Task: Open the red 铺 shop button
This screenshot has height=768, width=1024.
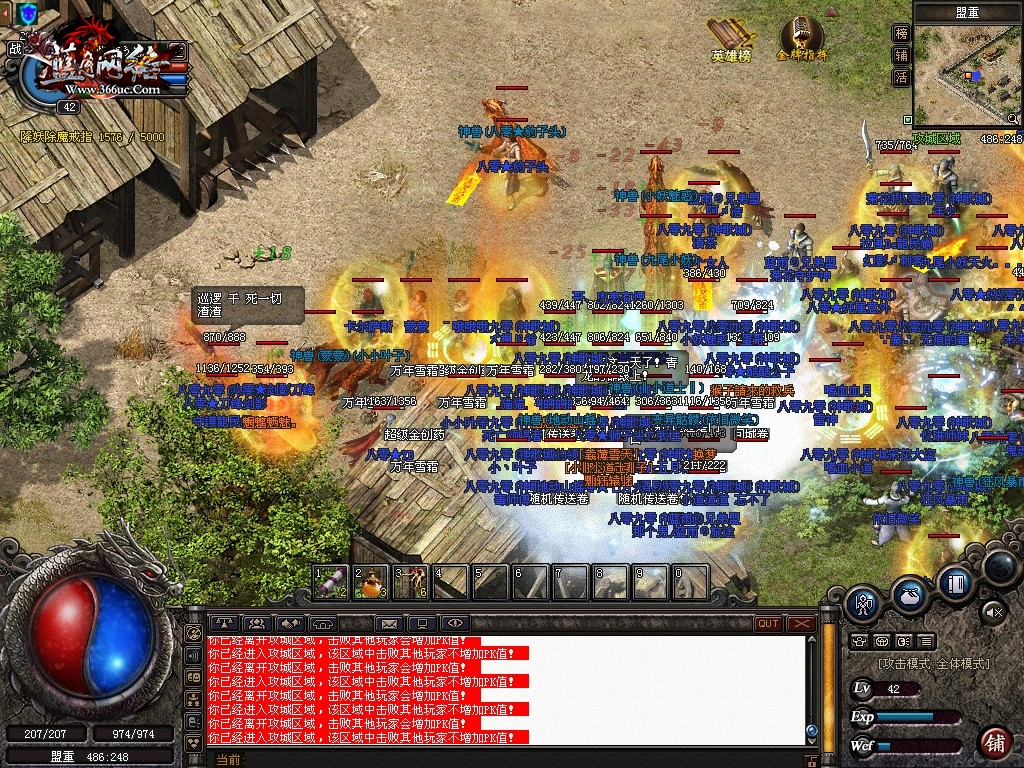Action: [994, 743]
